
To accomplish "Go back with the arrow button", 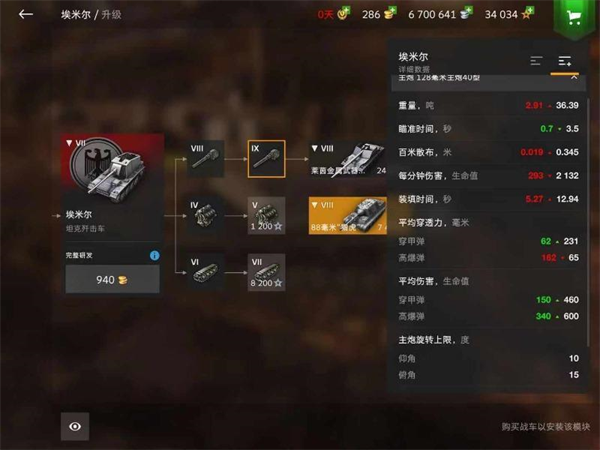I will pos(26,15).
